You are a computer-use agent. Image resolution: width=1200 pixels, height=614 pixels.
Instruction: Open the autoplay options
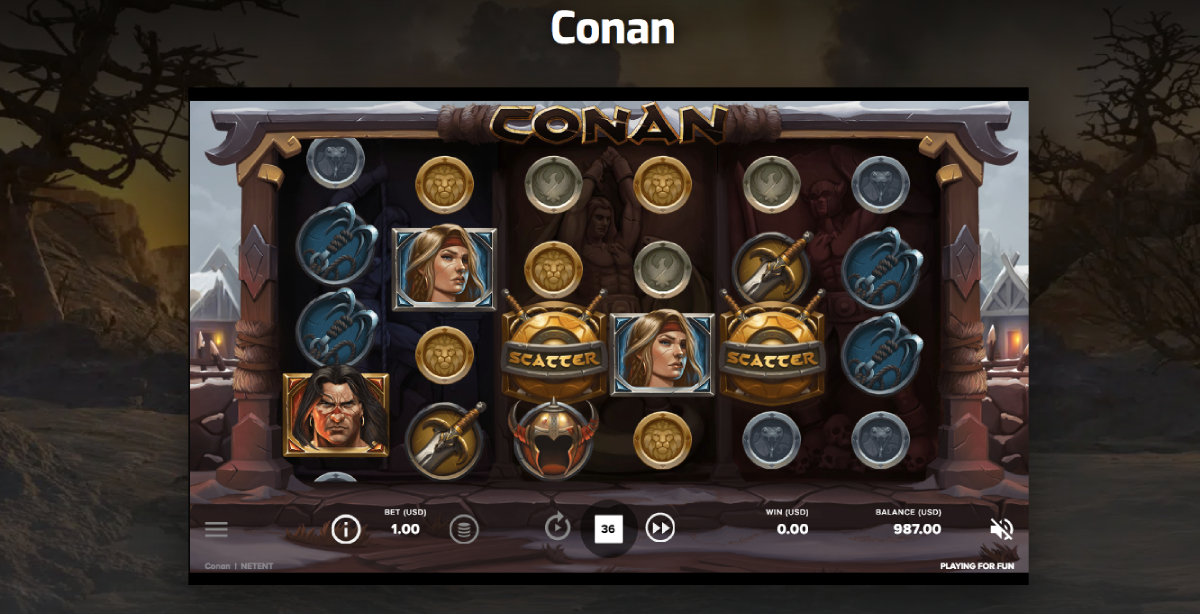click(x=557, y=527)
